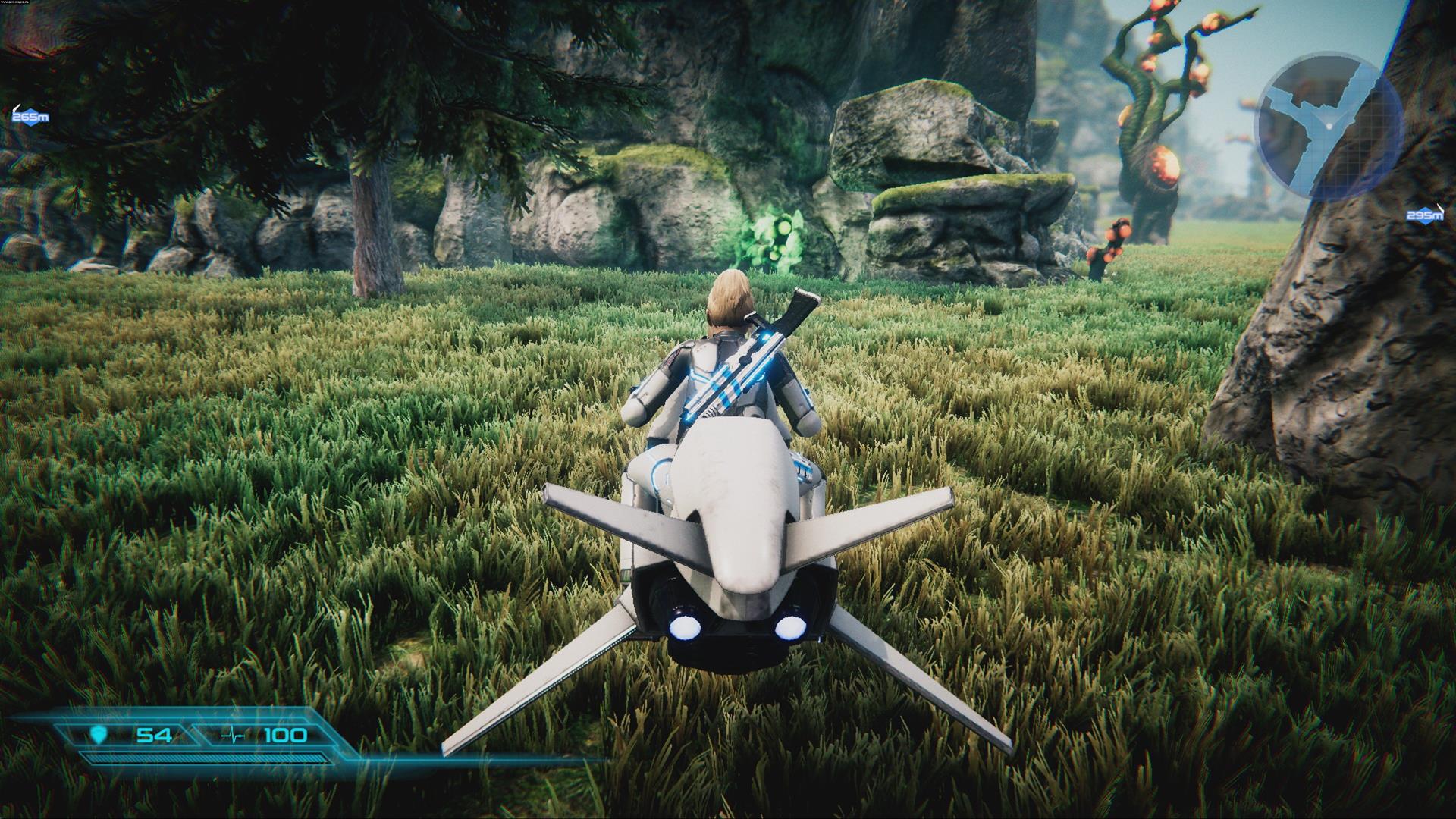Select the 295m objective waypoint marker

[1425, 217]
